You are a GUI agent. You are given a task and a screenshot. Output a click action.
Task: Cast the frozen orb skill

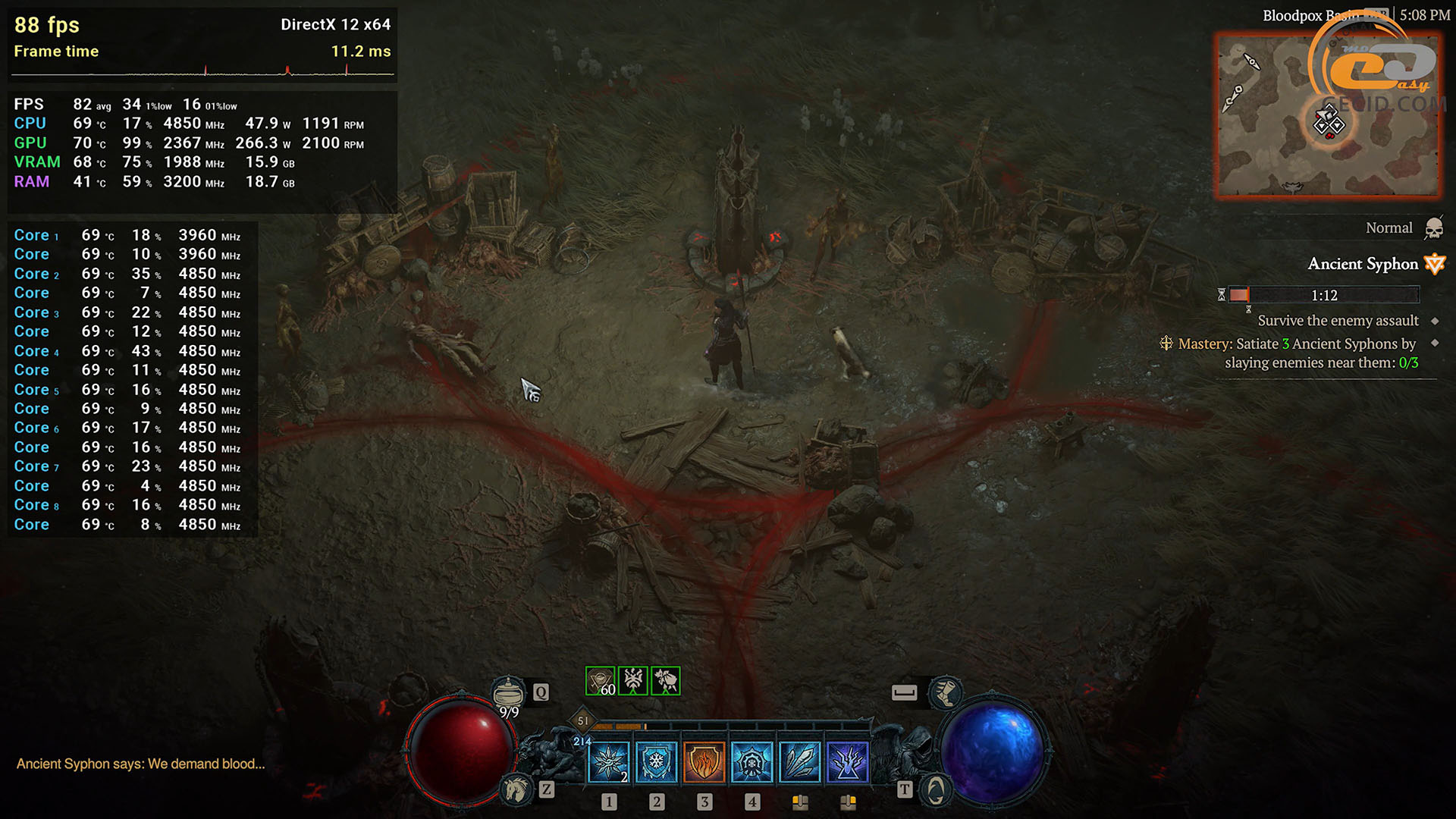click(752, 761)
